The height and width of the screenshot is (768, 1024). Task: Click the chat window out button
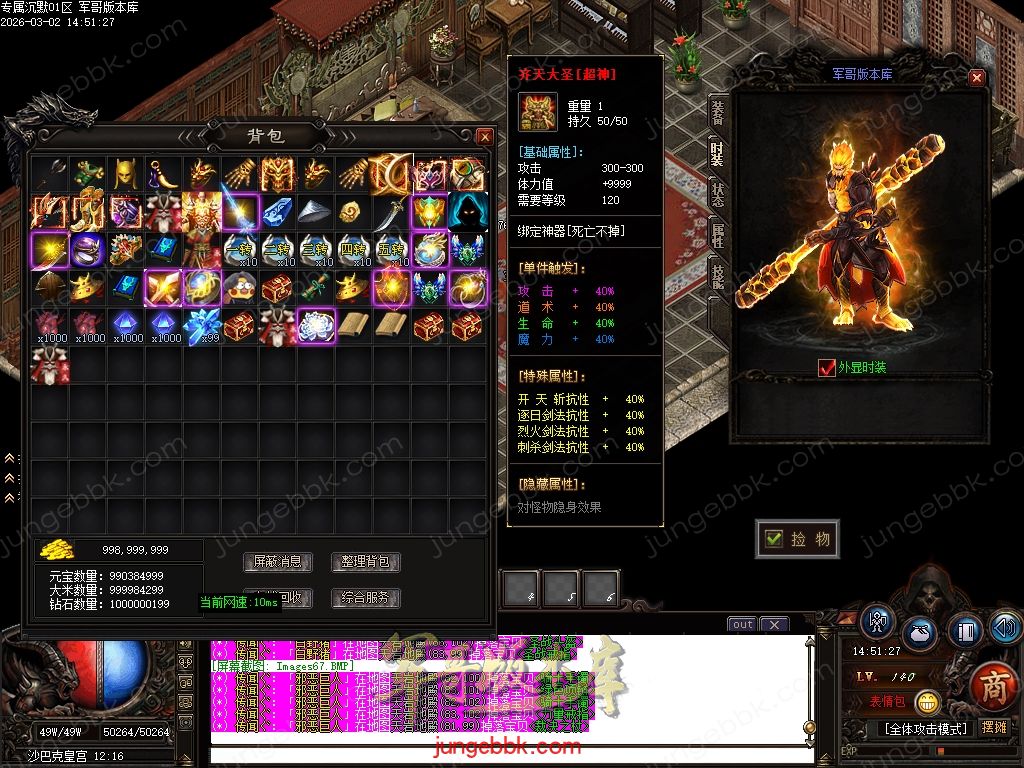pyautogui.click(x=742, y=625)
